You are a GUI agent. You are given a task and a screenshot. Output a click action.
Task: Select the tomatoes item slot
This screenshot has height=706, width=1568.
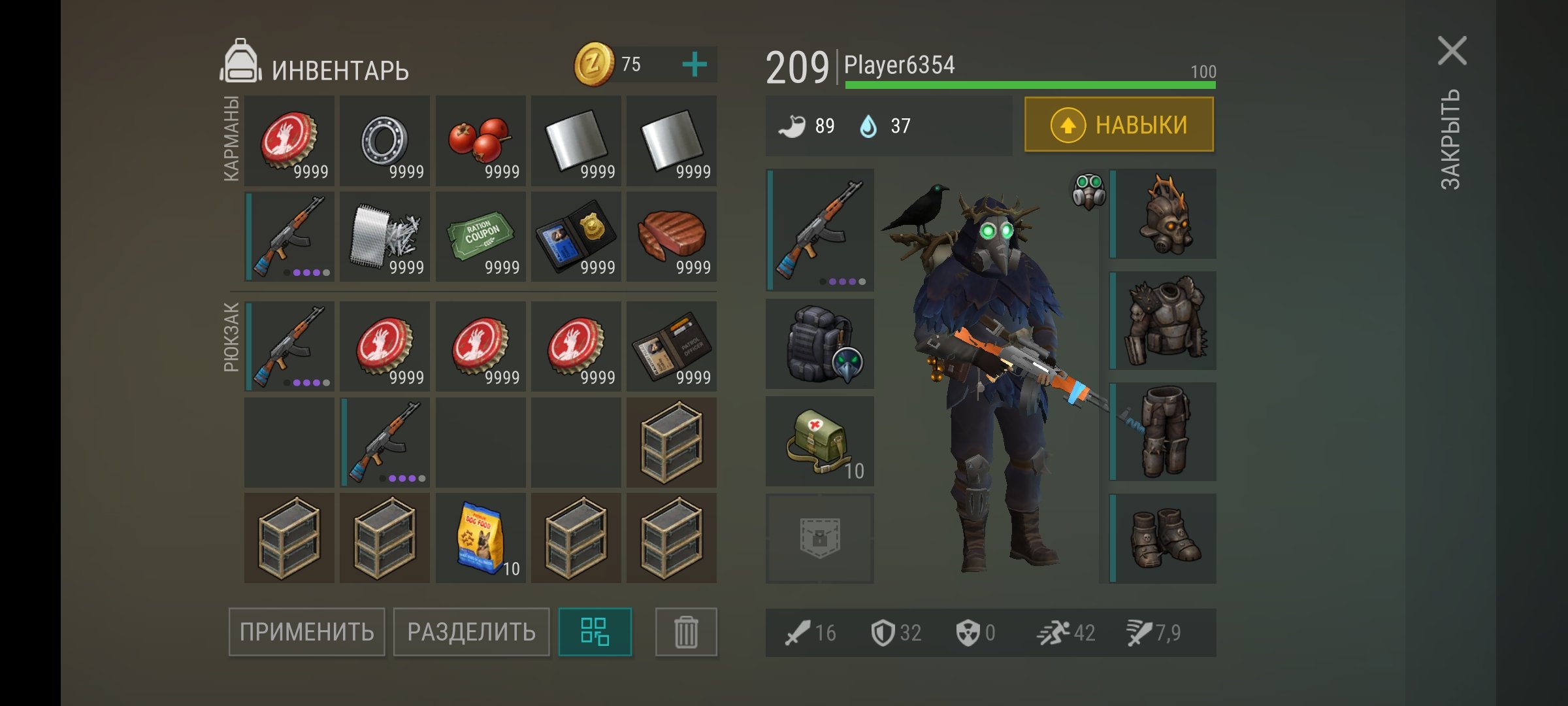tap(480, 141)
